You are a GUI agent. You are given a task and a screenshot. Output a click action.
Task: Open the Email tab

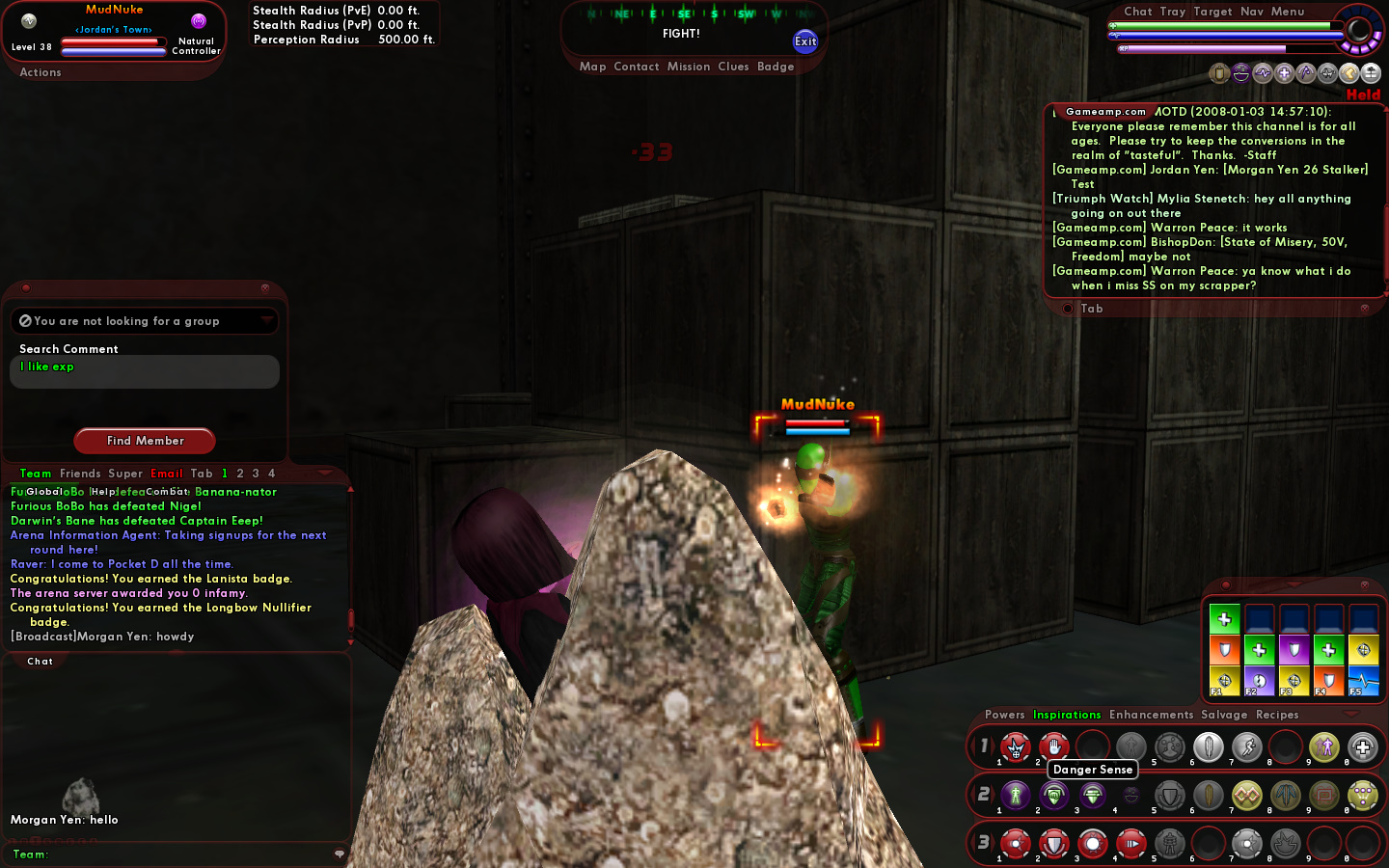167,474
